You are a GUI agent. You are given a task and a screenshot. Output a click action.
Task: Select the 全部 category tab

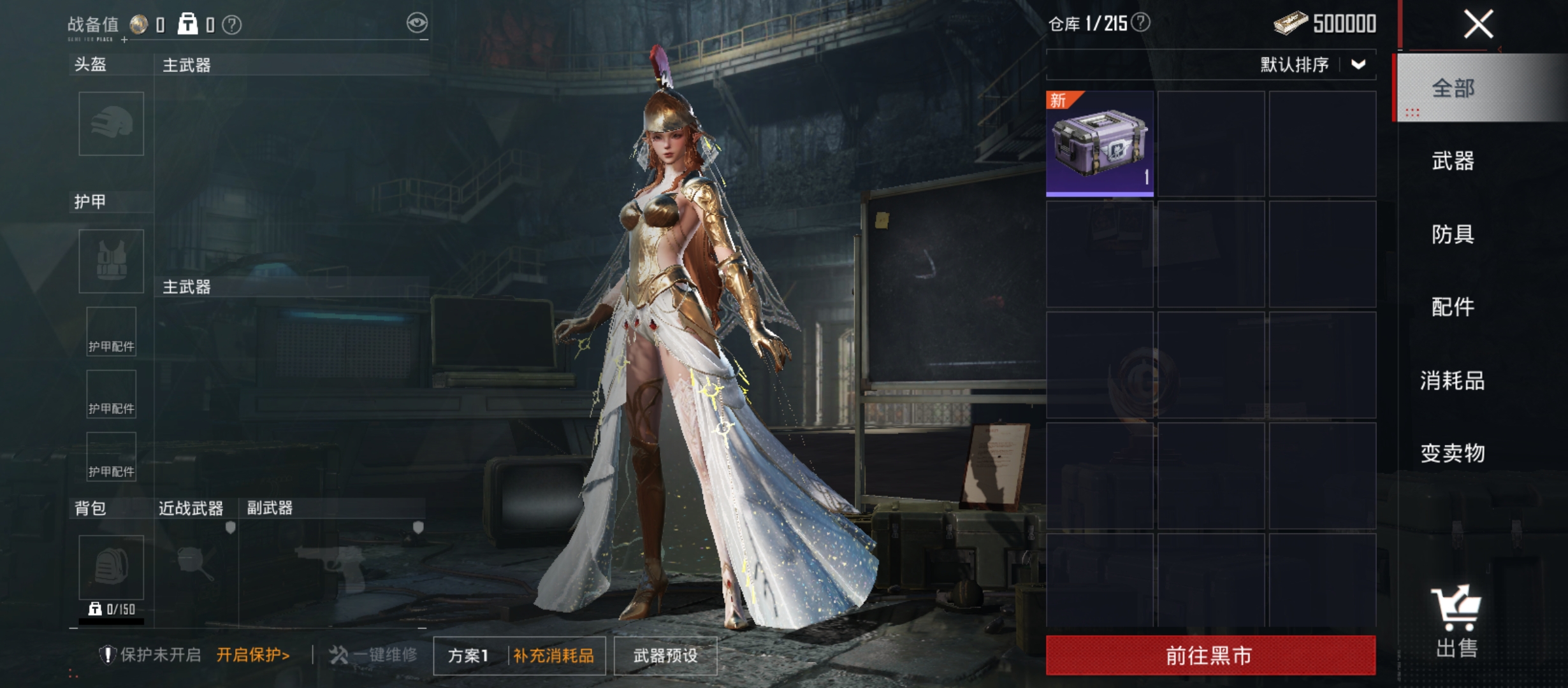tap(1453, 88)
